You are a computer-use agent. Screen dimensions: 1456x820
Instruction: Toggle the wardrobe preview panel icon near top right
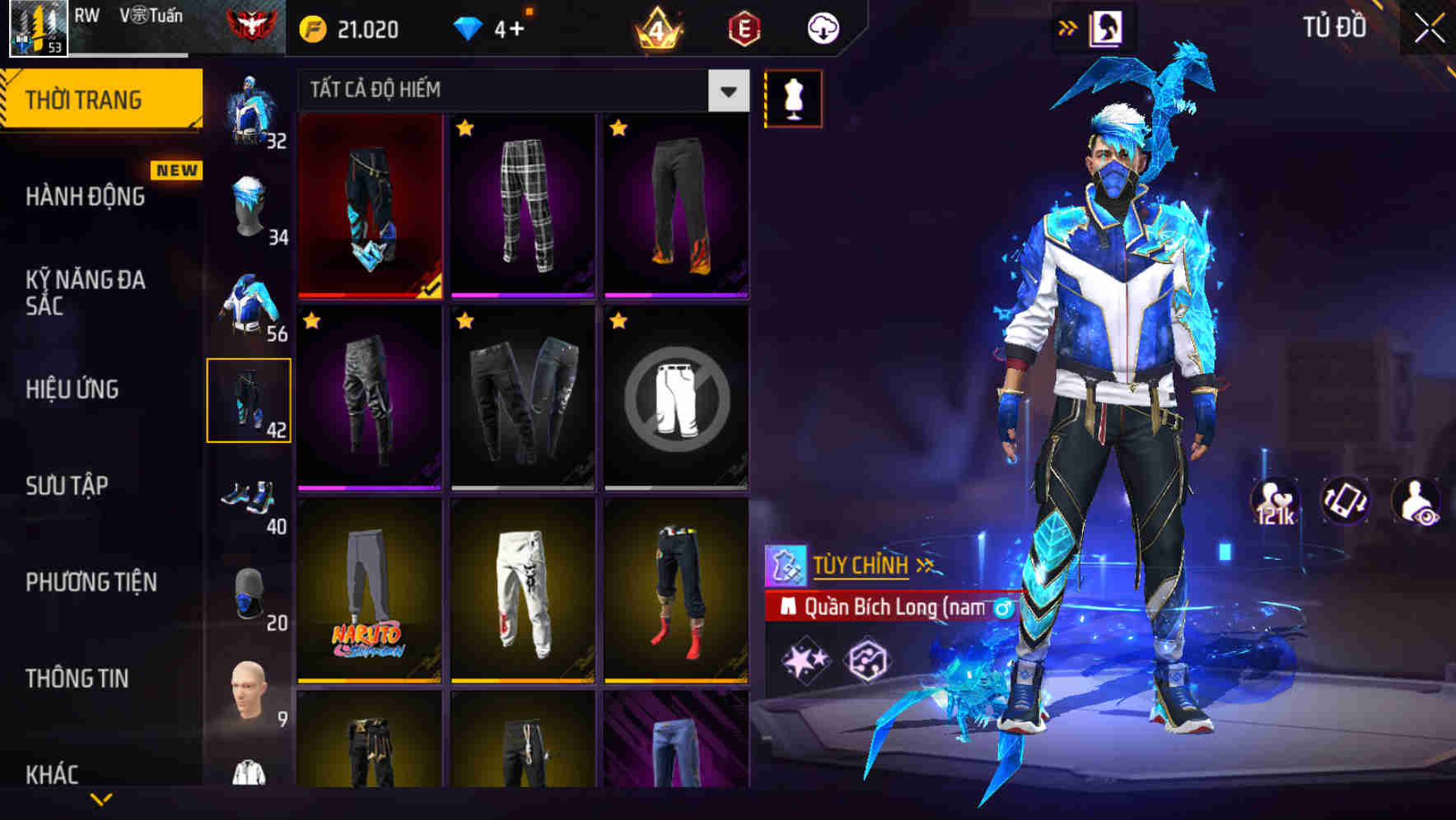1108,27
